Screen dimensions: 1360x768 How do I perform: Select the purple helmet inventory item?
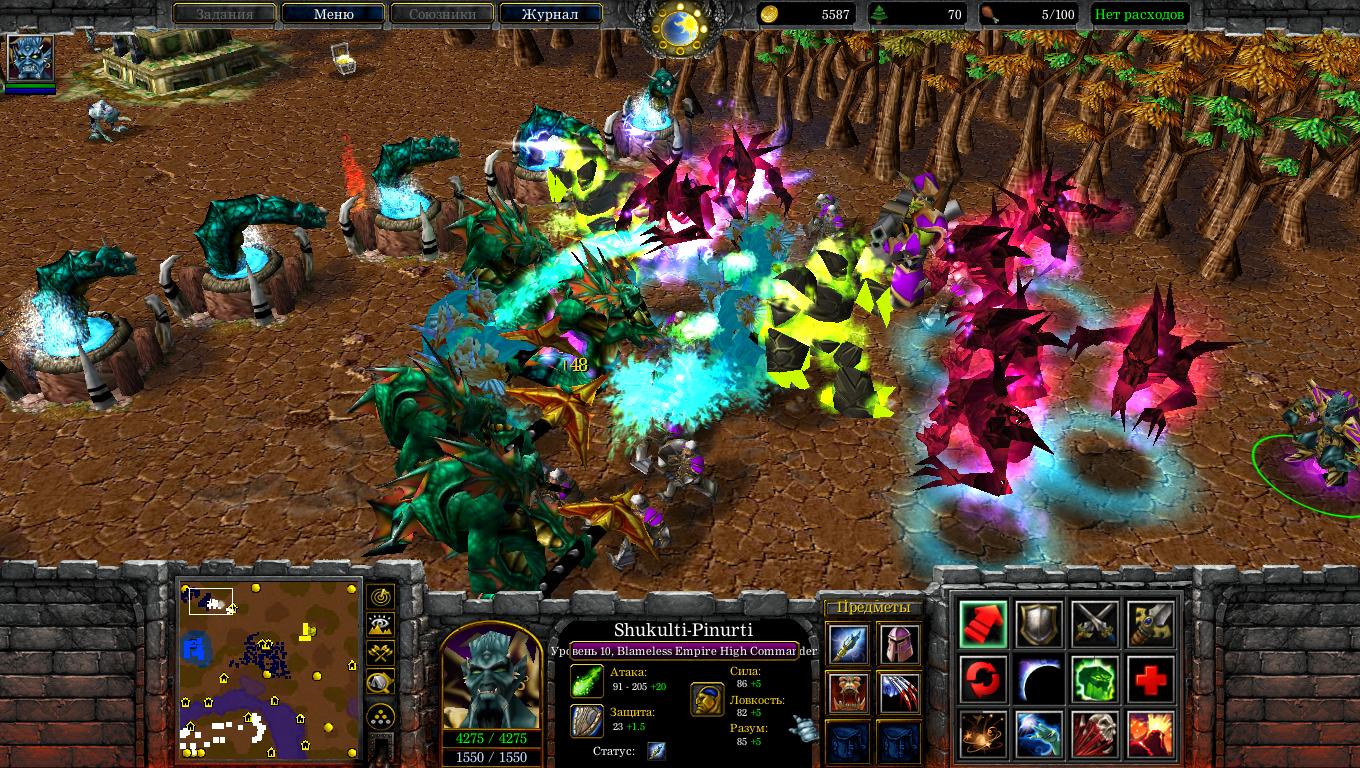tap(899, 643)
